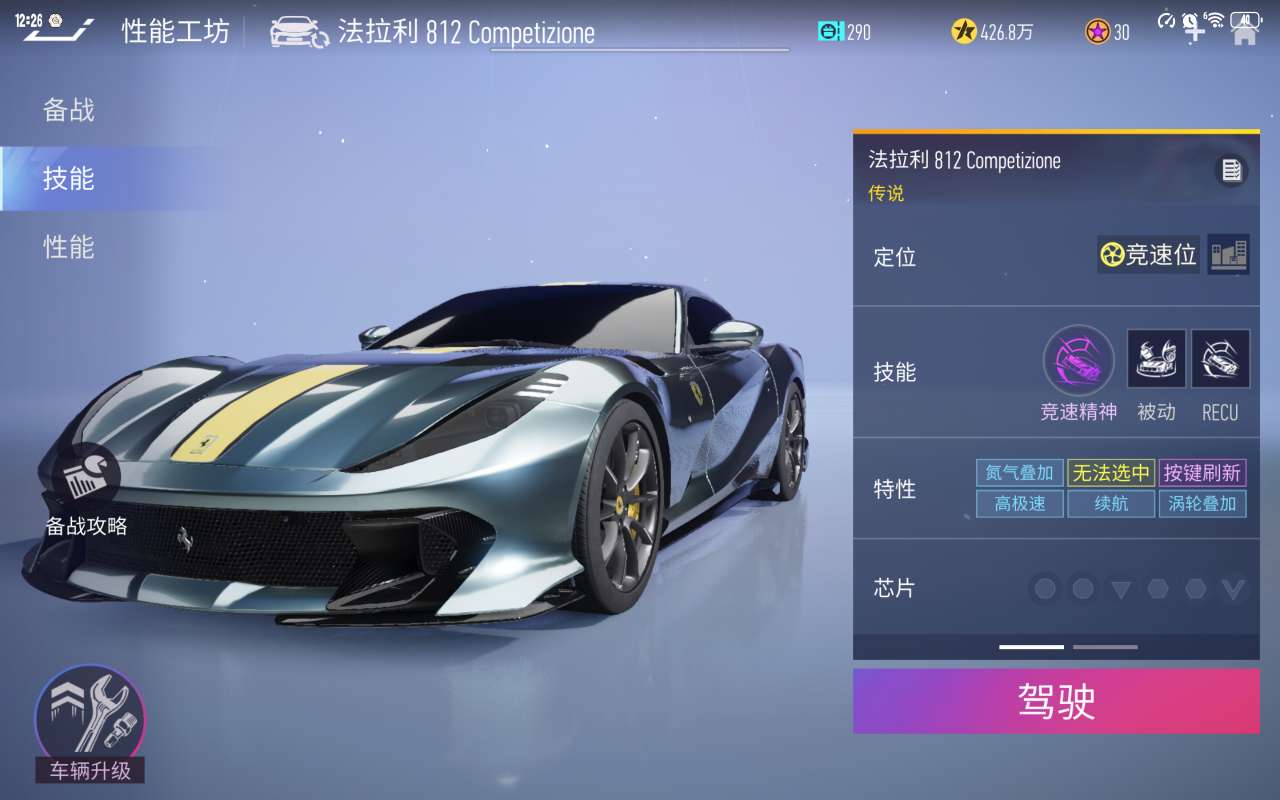Image resolution: width=1280 pixels, height=800 pixels.
Task: Go back using the top-left back arrow
Action: tap(60, 31)
